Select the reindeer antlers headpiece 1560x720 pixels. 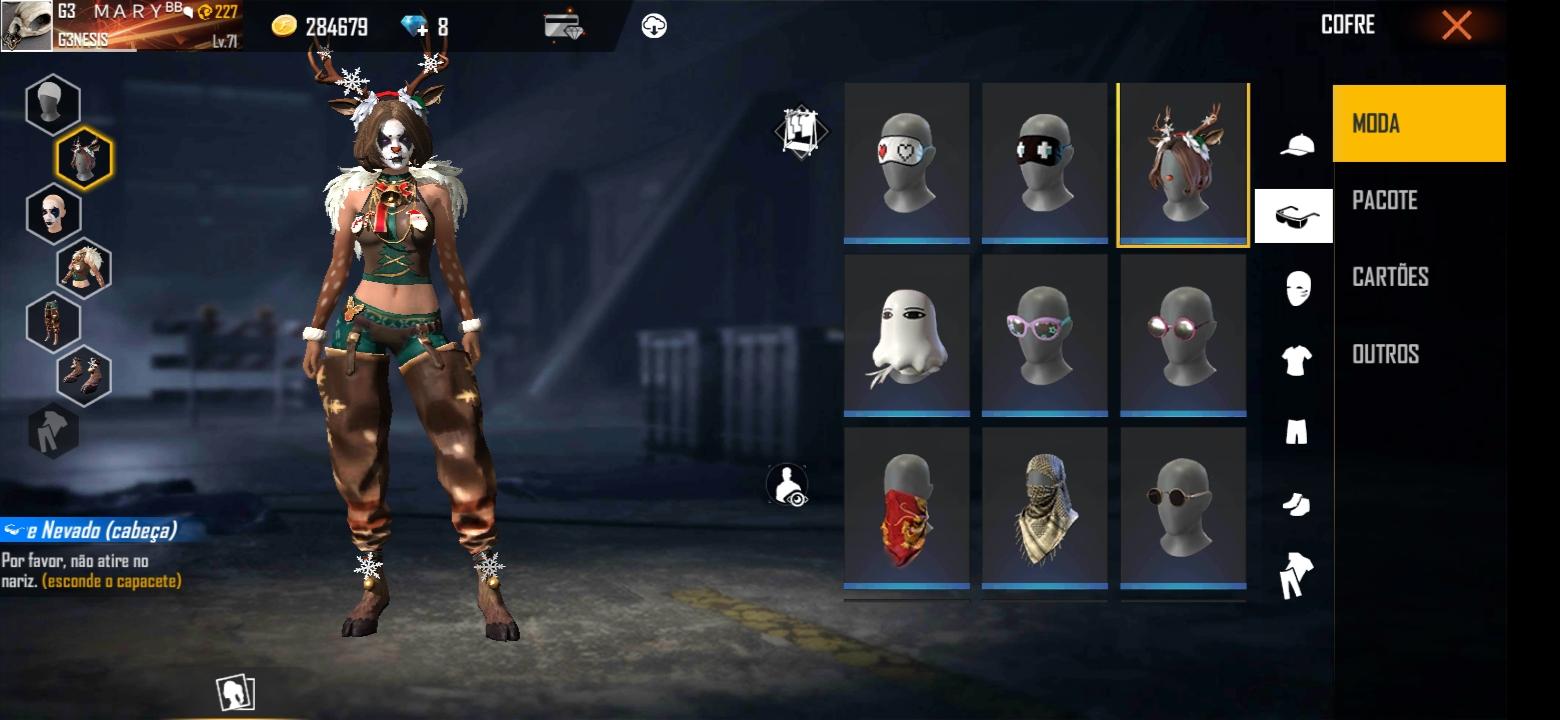[x=1183, y=164]
